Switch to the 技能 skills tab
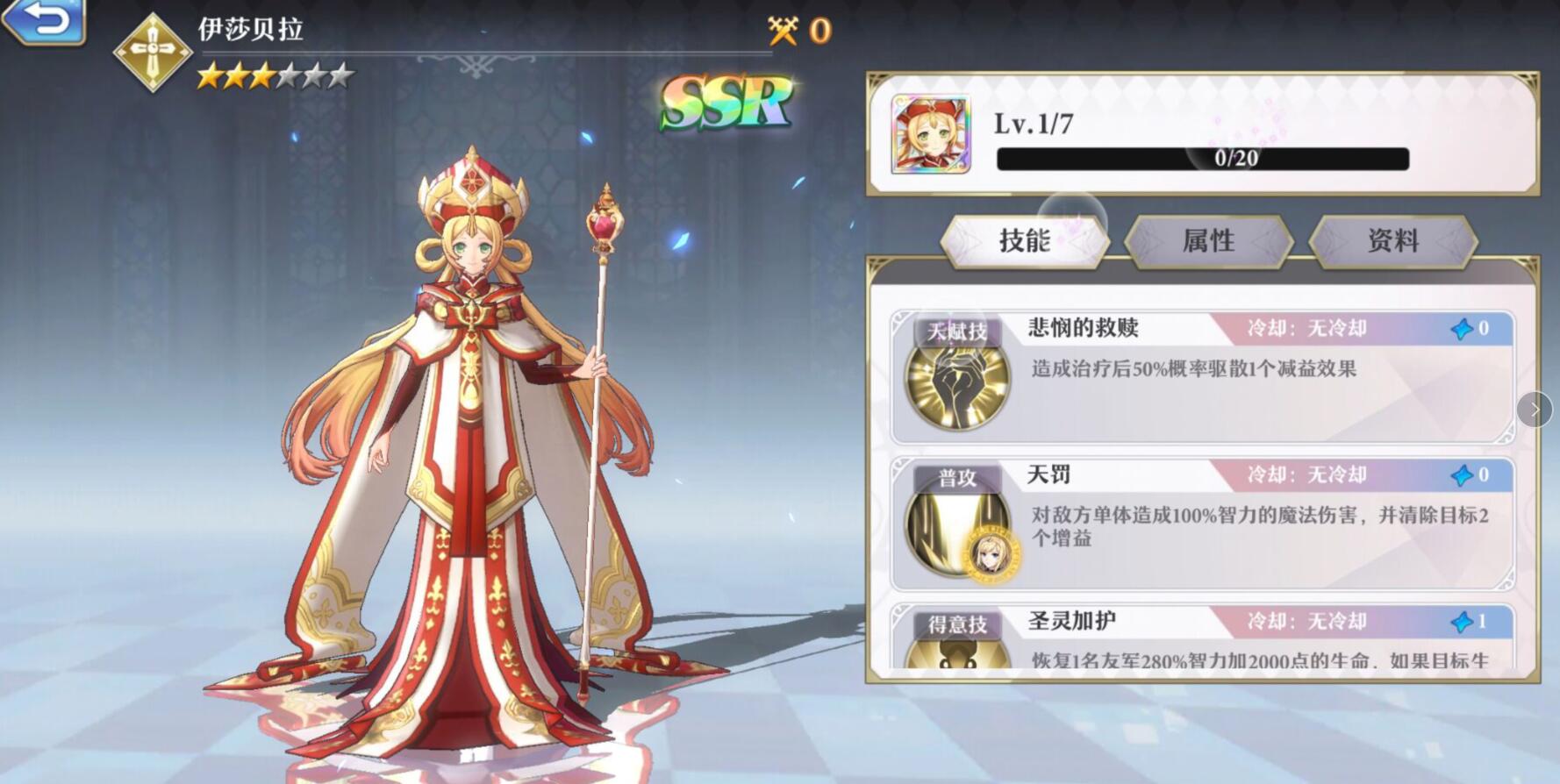This screenshot has width=1560, height=784. 1027,242
